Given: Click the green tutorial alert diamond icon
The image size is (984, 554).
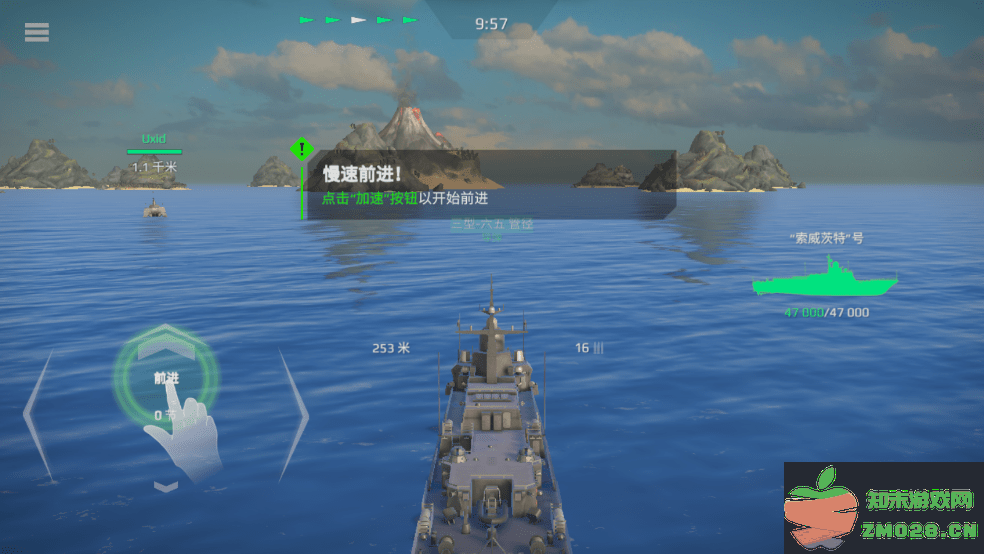Looking at the screenshot, I should coord(301,150).
